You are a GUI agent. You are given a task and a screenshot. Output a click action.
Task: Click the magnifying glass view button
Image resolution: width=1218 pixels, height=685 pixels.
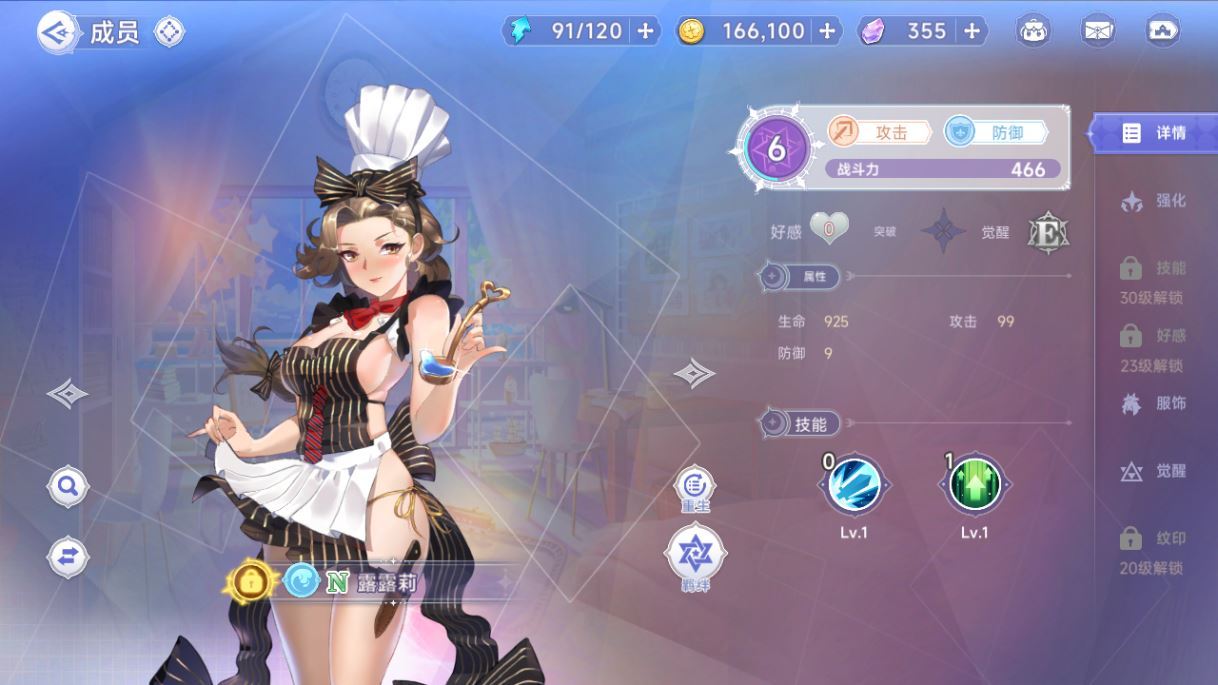pos(68,487)
